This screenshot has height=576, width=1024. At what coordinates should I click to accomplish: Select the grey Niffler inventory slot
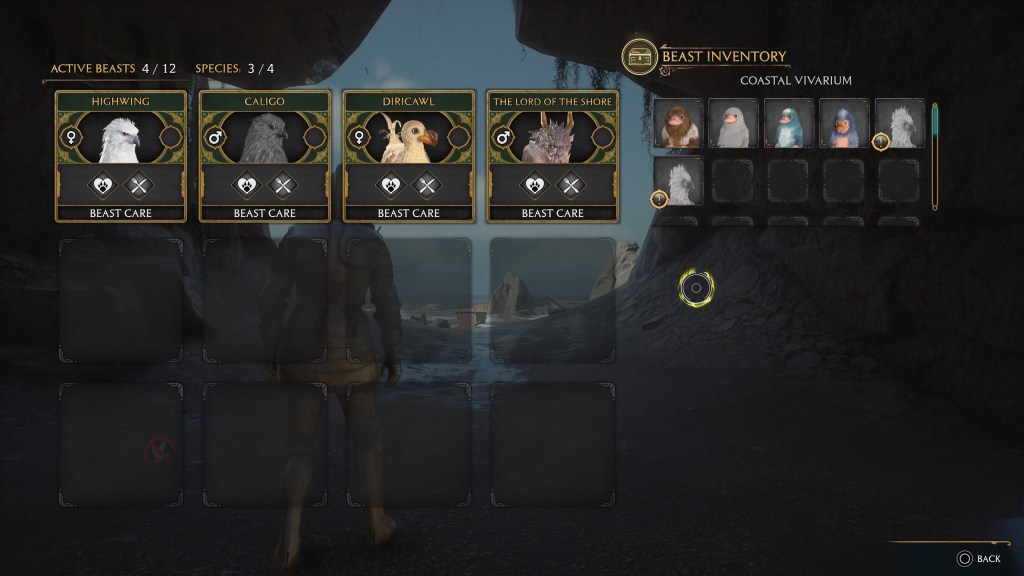[733, 124]
